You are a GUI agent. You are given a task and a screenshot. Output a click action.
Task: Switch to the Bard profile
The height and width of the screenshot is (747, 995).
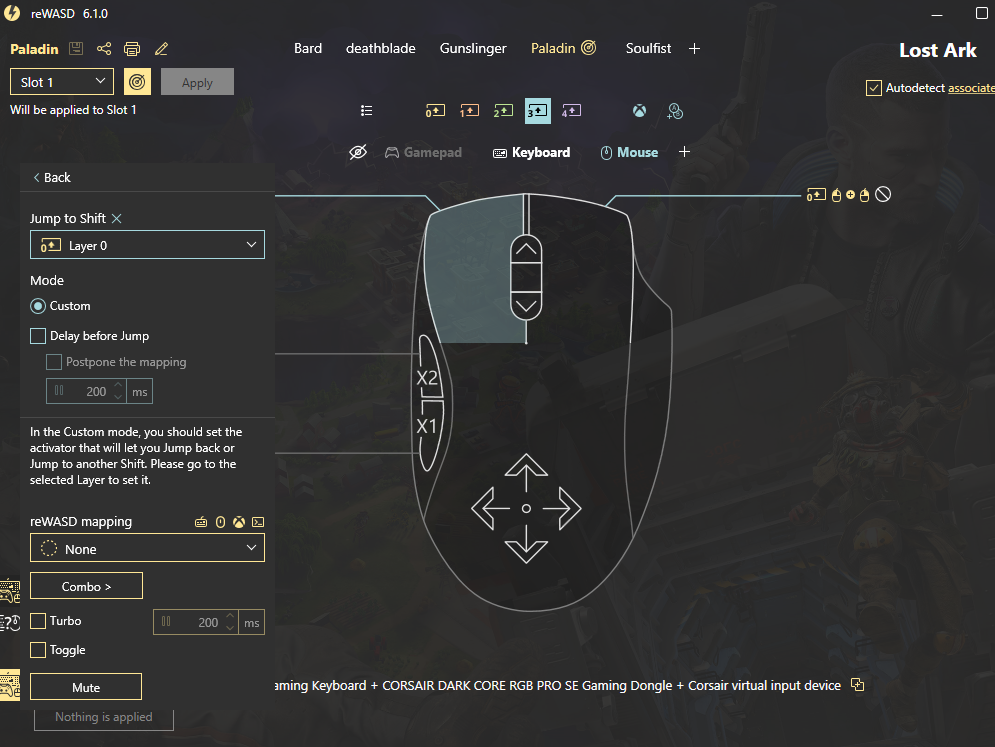click(308, 48)
